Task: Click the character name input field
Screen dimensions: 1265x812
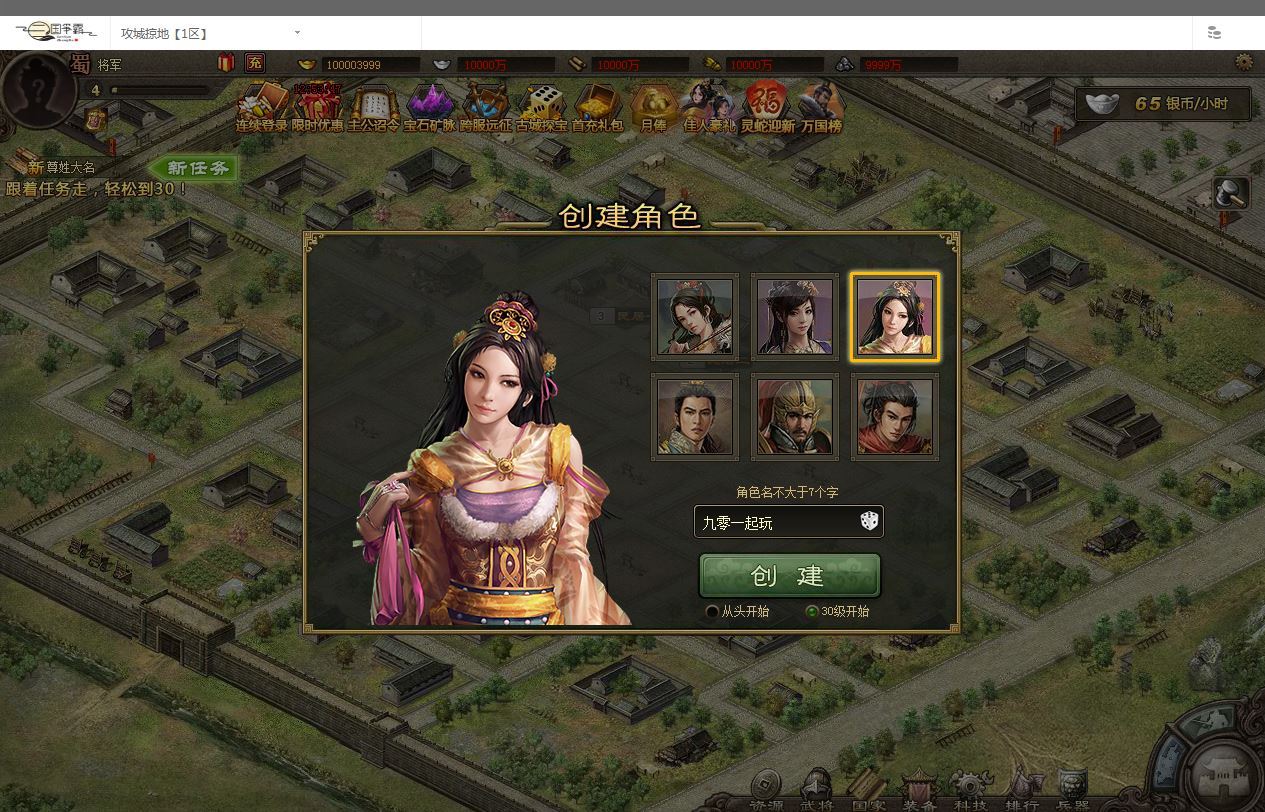Action: (x=773, y=522)
